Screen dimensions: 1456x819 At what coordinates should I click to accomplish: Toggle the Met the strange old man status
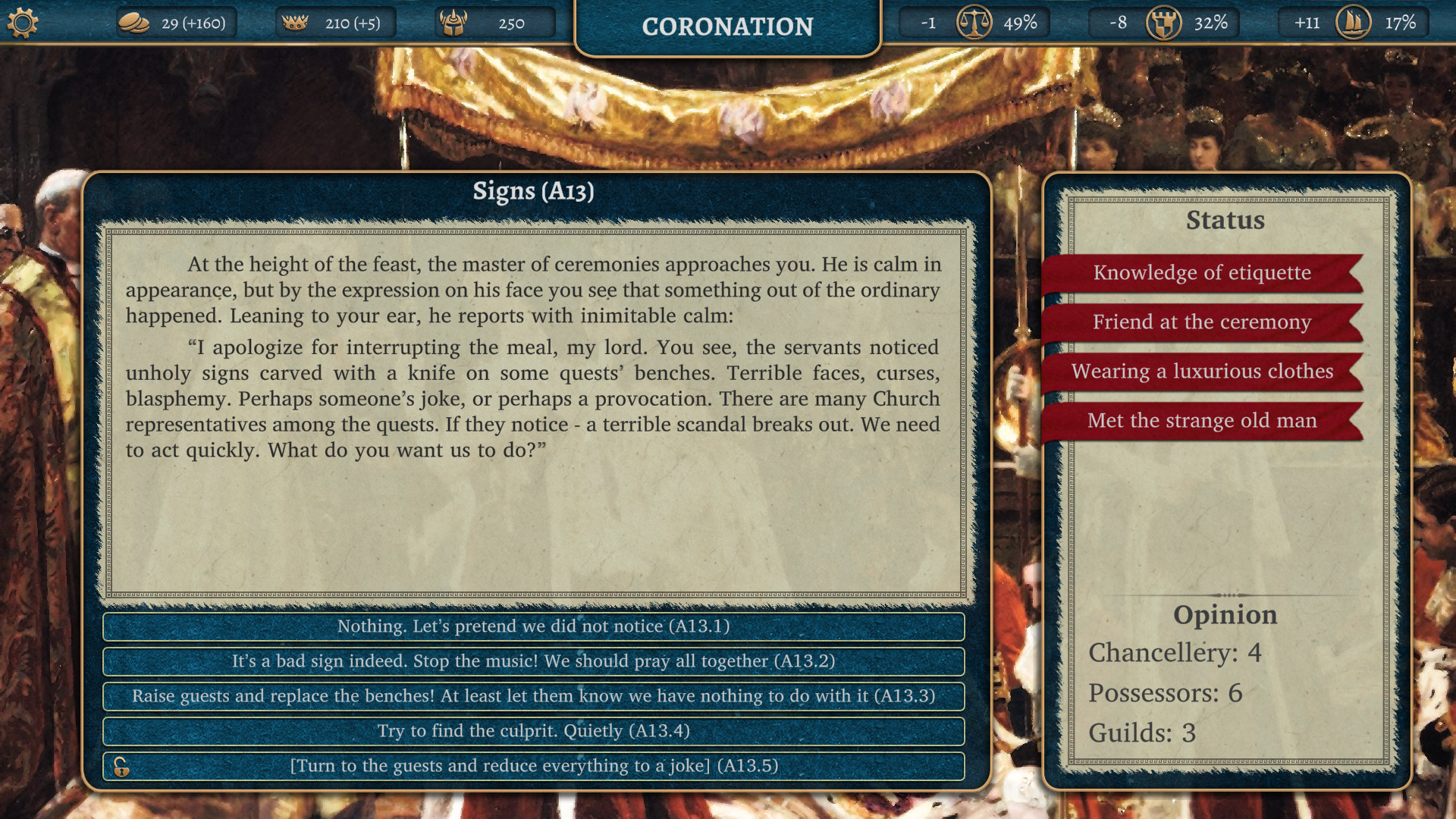click(x=1202, y=421)
